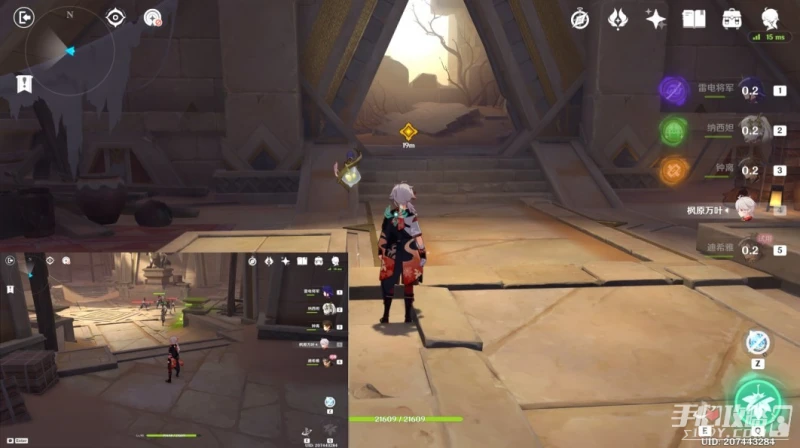Open the Adventurer Handbook book icon
The height and width of the screenshot is (448, 800).
click(693, 18)
